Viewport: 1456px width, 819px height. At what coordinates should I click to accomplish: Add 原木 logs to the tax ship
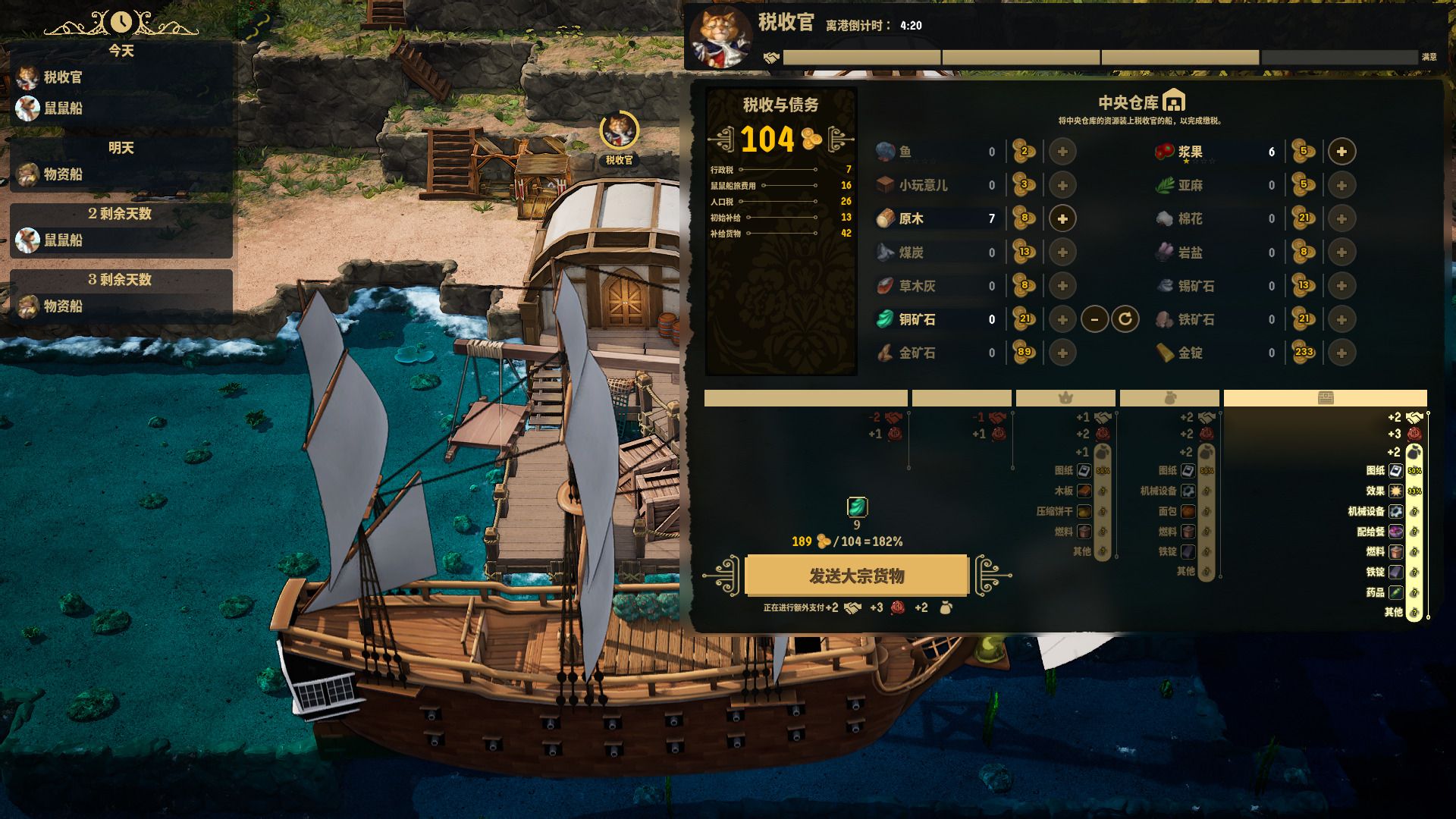click(x=1062, y=218)
